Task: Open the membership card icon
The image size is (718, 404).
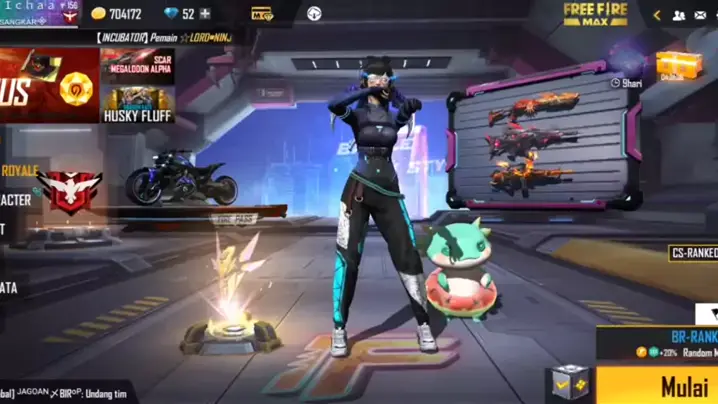Action: (x=262, y=14)
